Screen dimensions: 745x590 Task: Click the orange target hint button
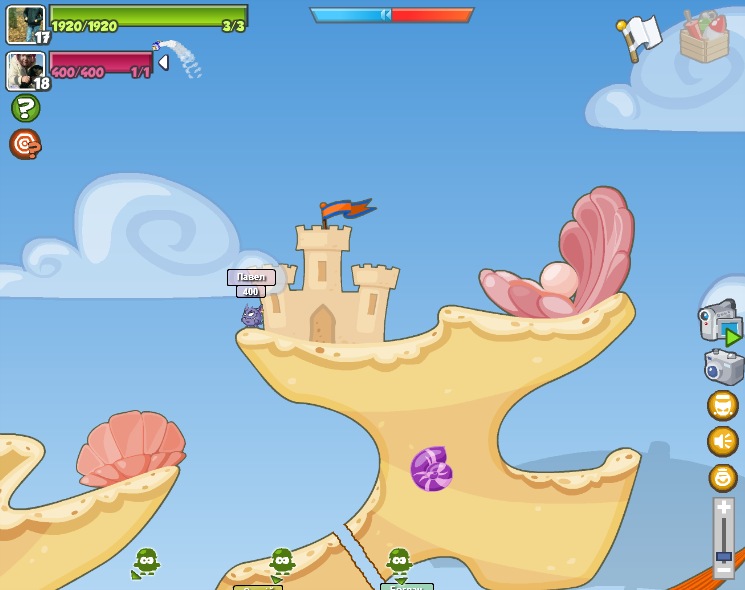pyautogui.click(x=25, y=145)
